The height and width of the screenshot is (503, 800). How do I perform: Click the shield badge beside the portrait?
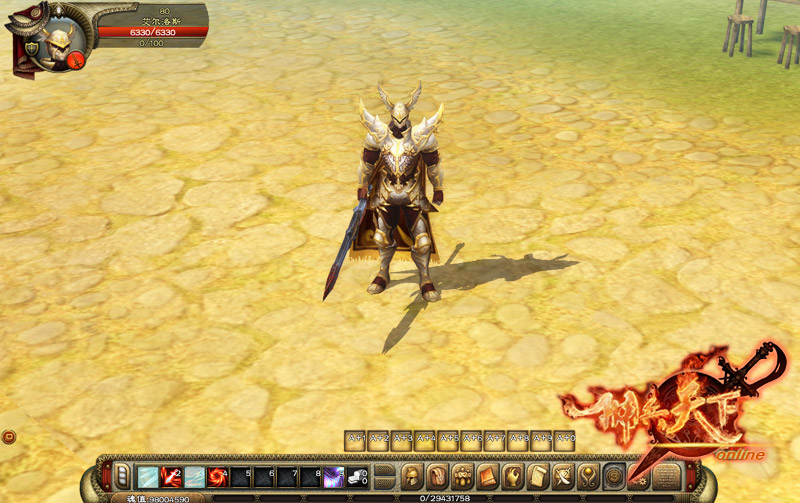(x=30, y=47)
